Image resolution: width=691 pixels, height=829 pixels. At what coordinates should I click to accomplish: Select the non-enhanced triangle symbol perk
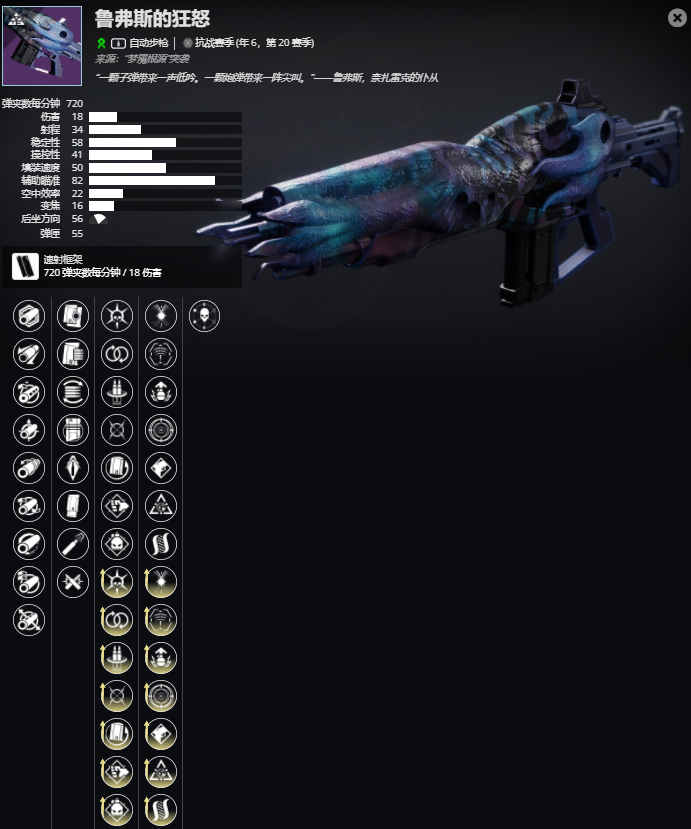click(161, 506)
